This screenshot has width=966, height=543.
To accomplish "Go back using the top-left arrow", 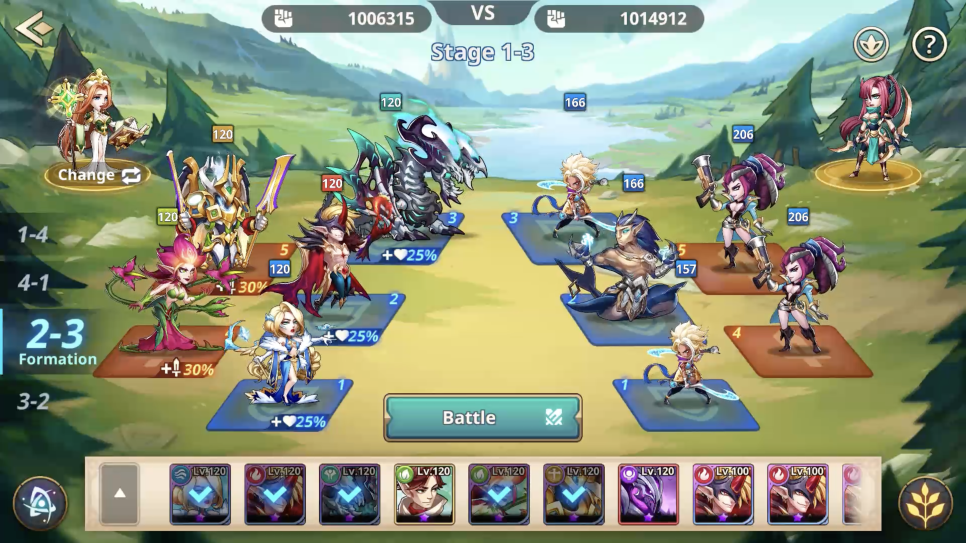I will (33, 27).
